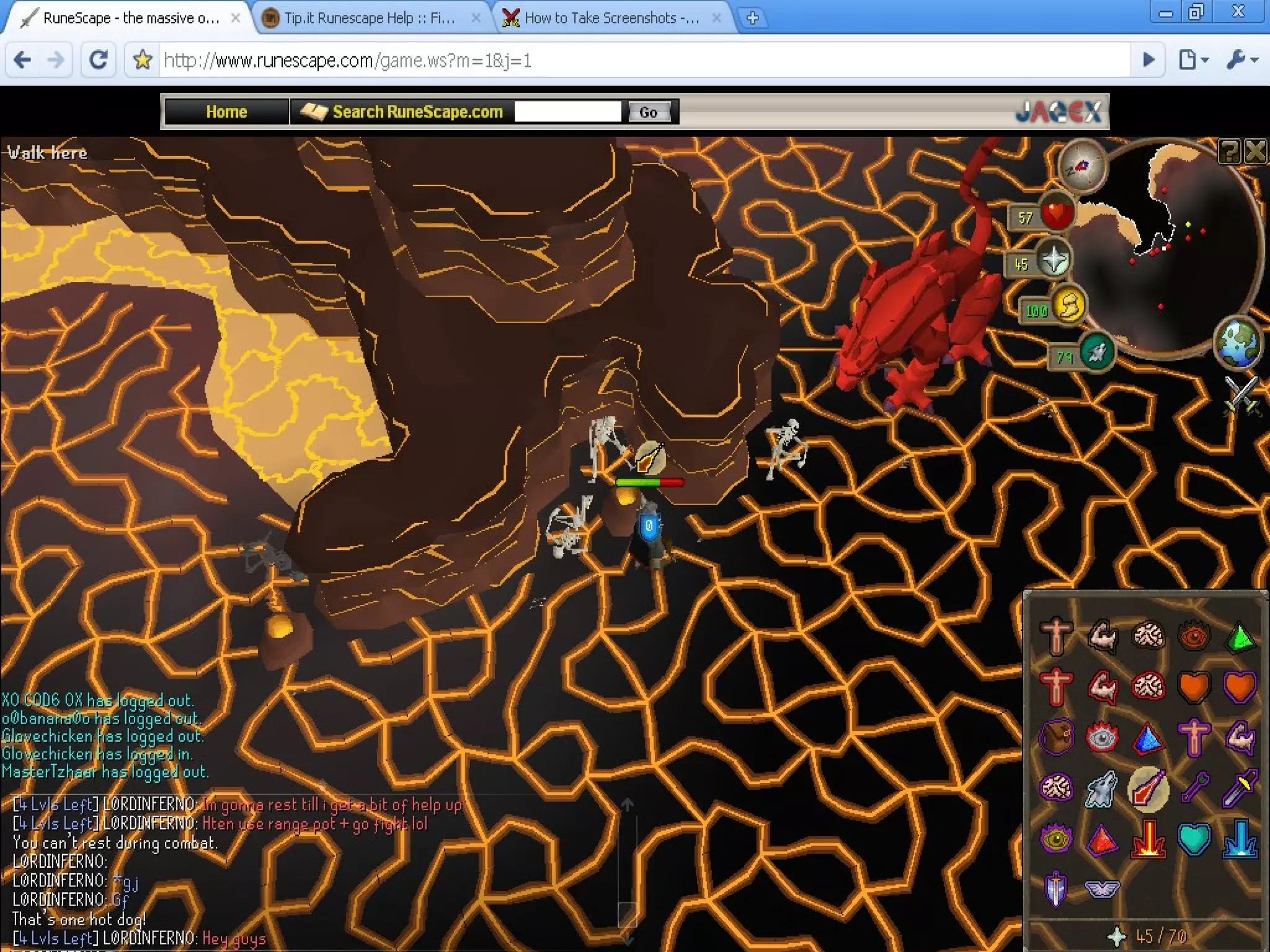1270x952 pixels.
Task: Close the game interface with X
Action: (x=1256, y=151)
